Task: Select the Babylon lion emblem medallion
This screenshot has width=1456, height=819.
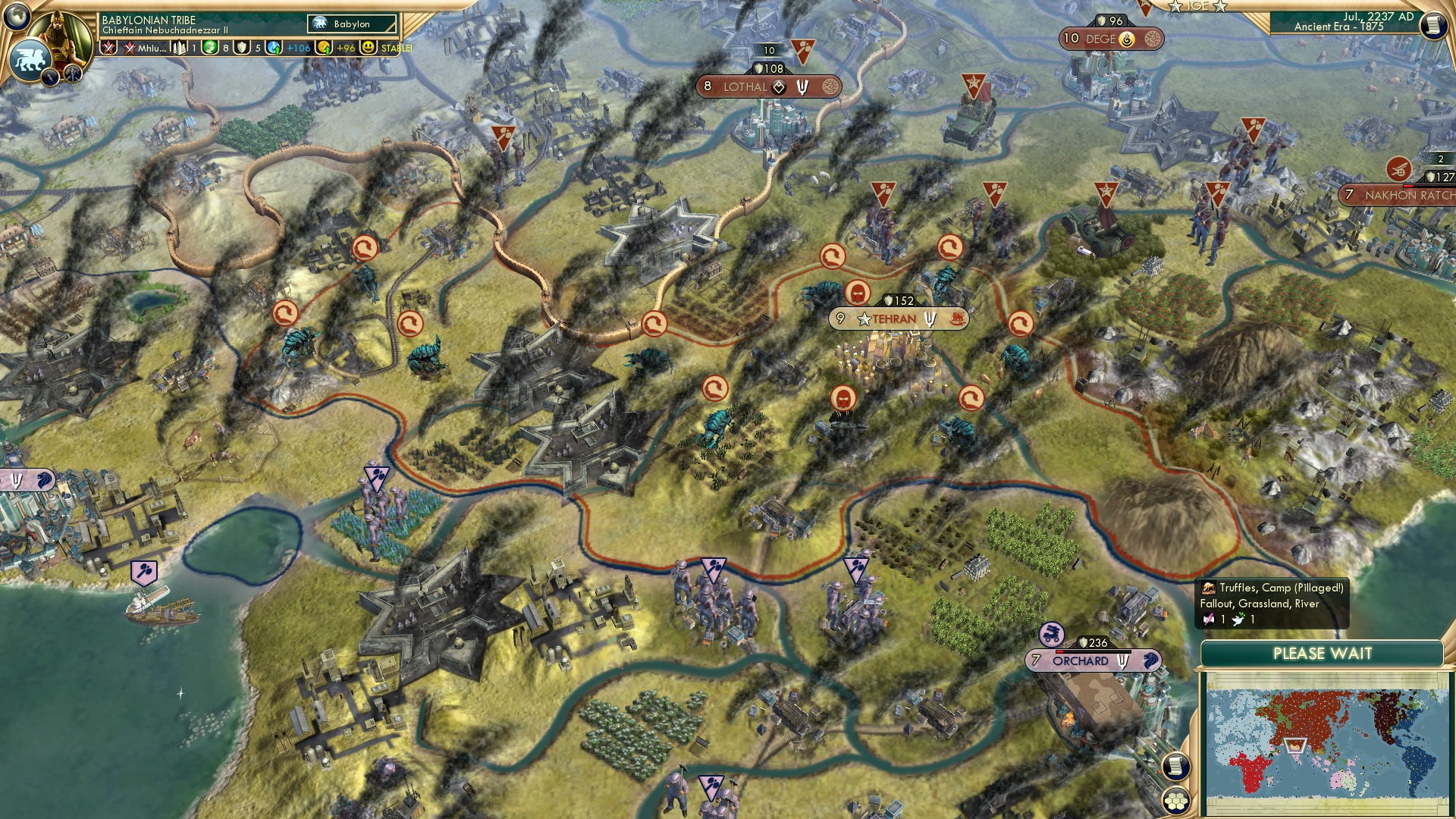Action: [x=29, y=58]
